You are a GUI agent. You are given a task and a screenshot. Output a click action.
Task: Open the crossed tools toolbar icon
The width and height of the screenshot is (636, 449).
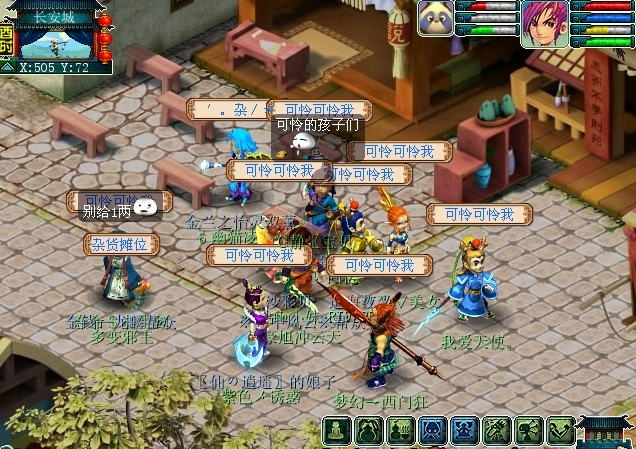coord(496,431)
